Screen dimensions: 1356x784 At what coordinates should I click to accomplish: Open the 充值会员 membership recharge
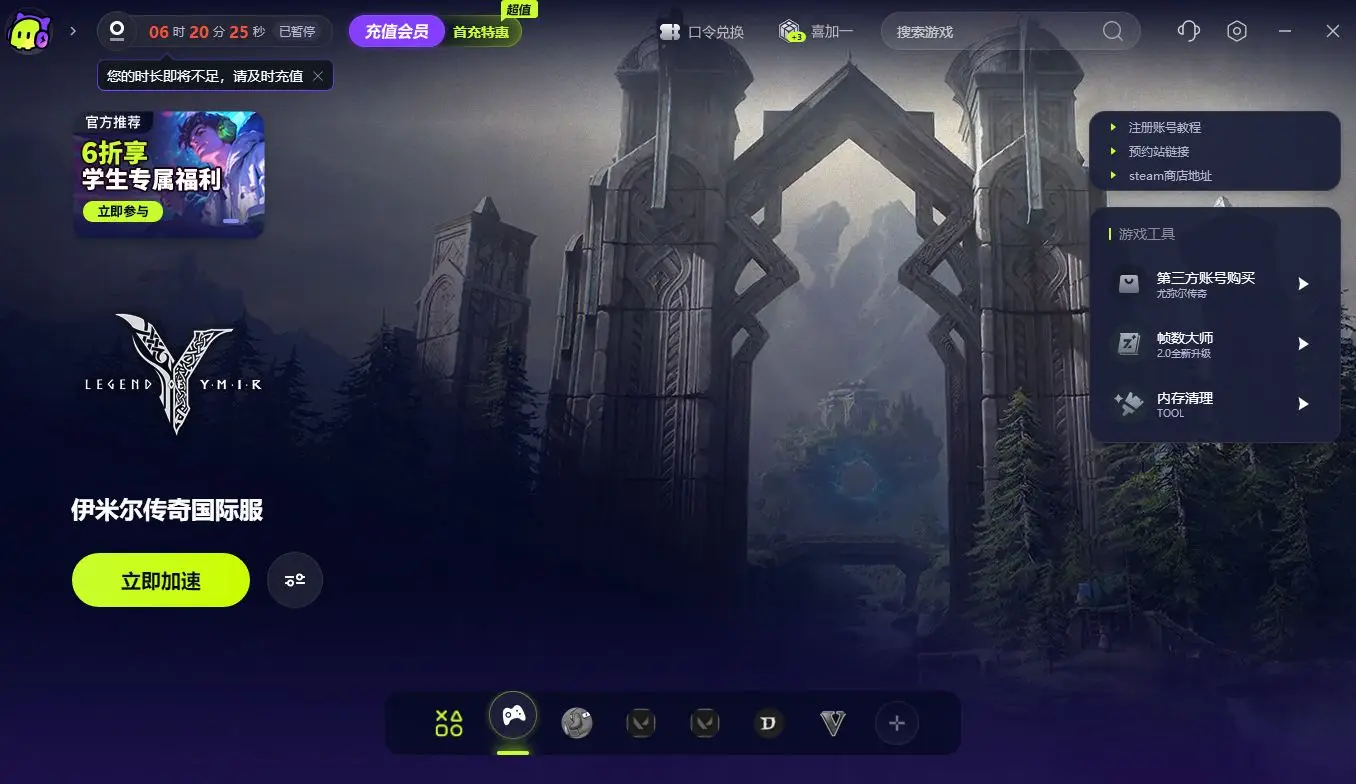[x=397, y=31]
